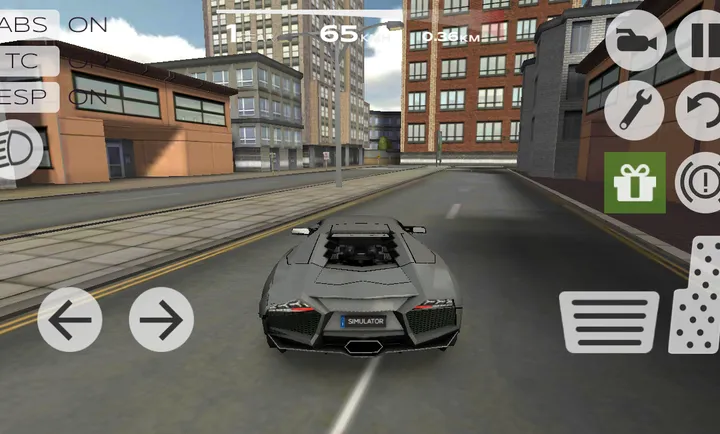The width and height of the screenshot is (720, 434).
Task: Reset the car with the circular arrow button
Action: click(700, 110)
